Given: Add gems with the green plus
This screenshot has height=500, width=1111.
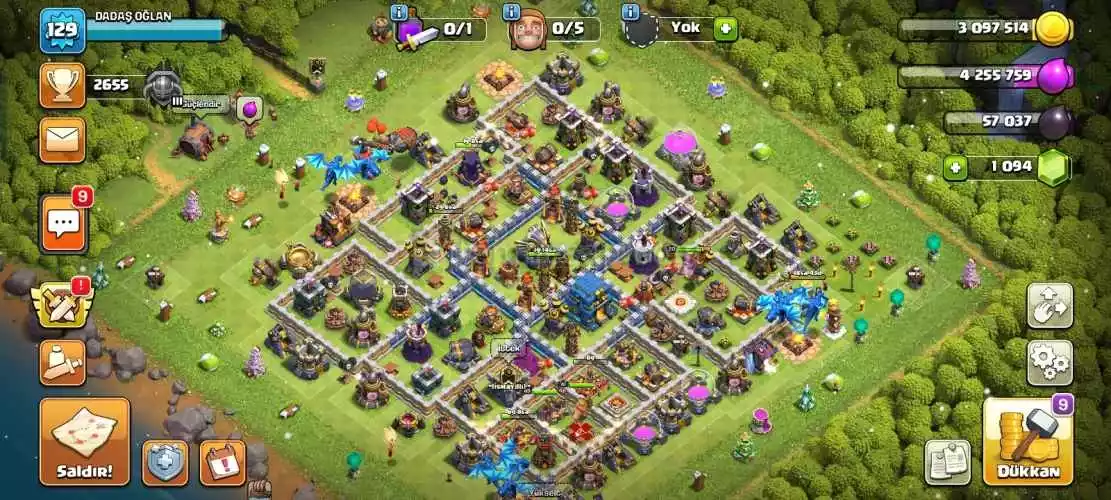Looking at the screenshot, I should click(x=956, y=167).
